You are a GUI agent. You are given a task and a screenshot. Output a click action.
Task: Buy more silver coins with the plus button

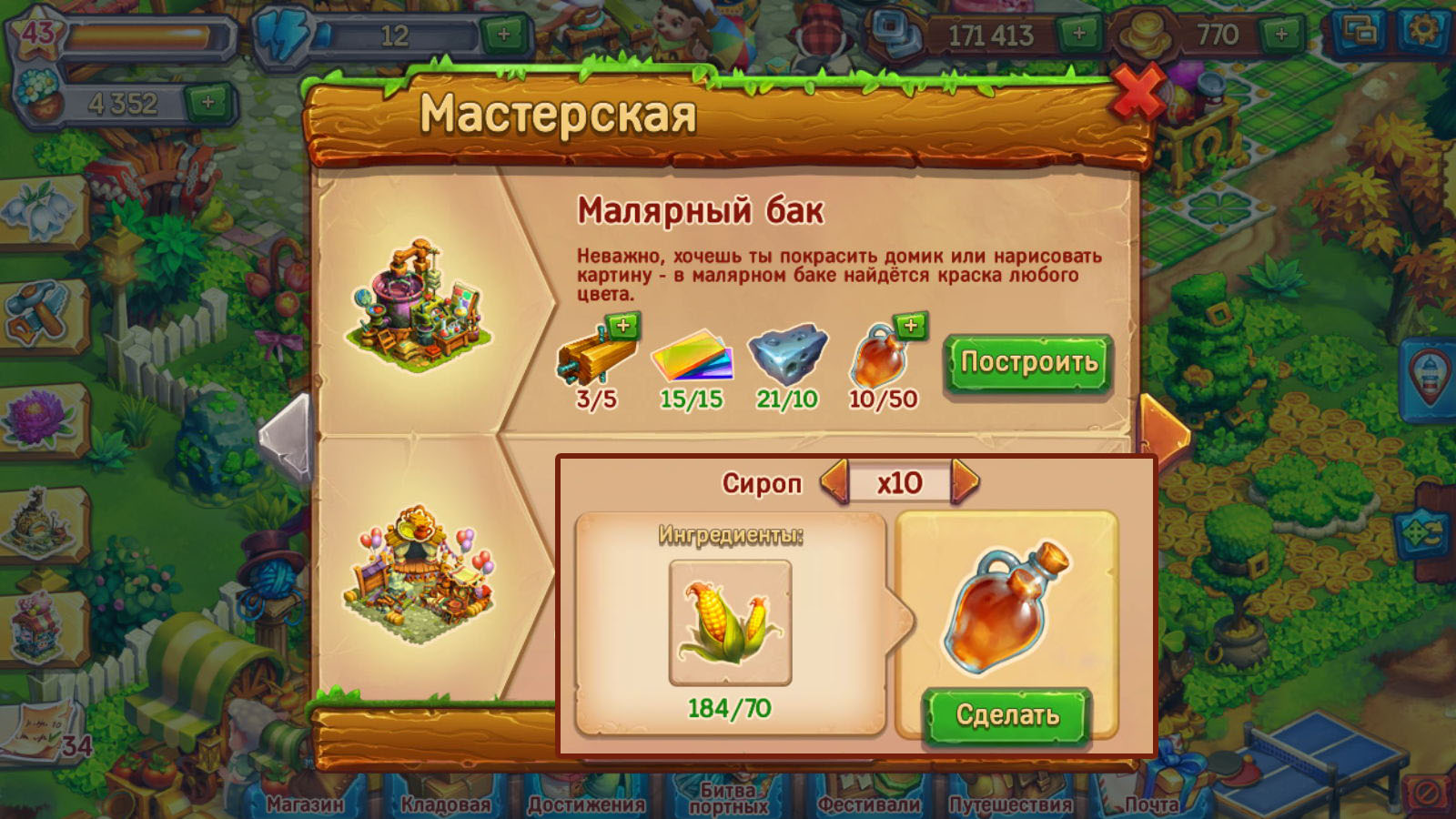1079,35
